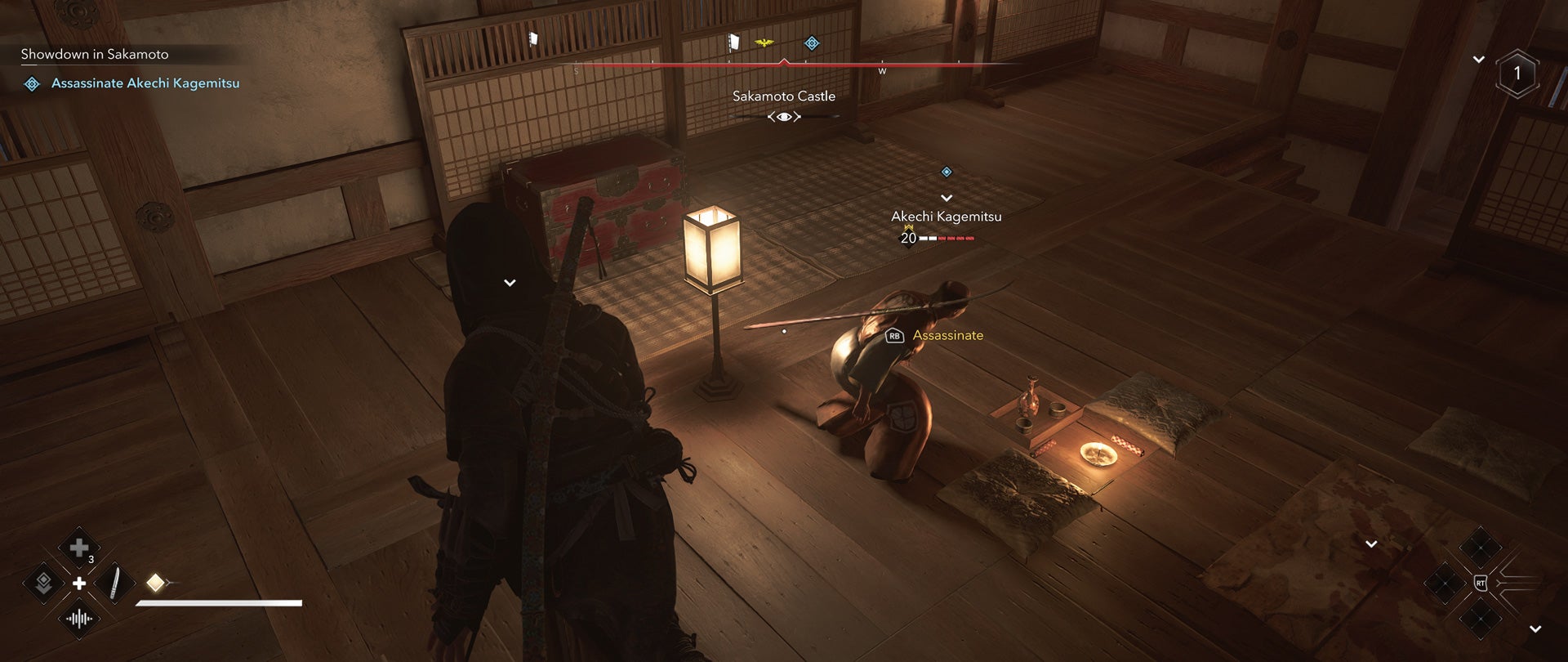1568x662 pixels.
Task: Click the Assassinate Akechi Kagemitsu objective text
Action: 145,83
